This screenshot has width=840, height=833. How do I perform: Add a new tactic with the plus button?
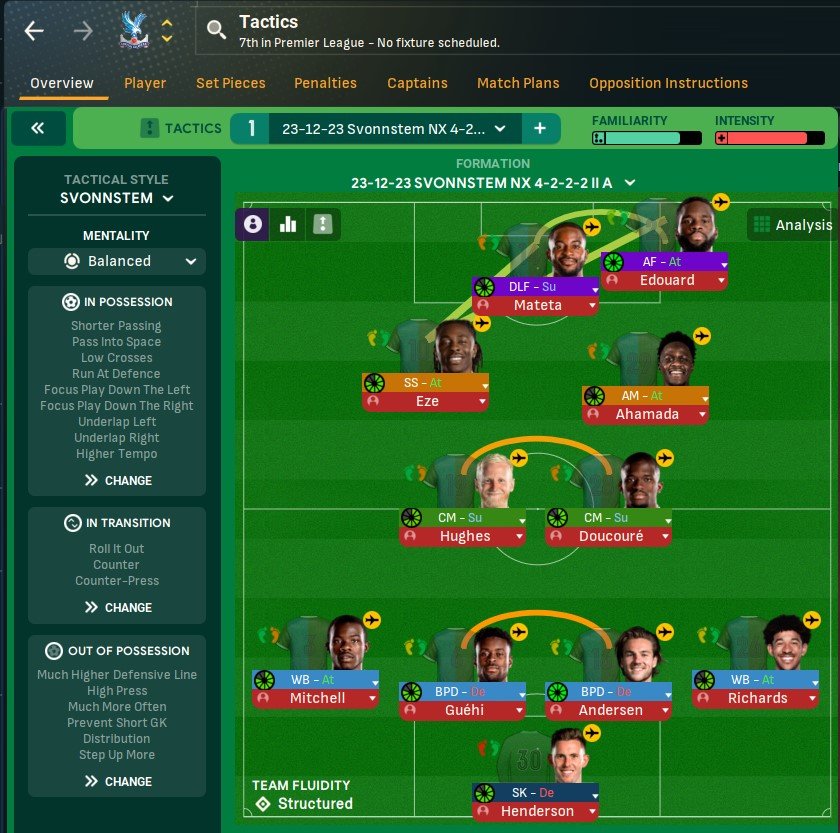[x=540, y=128]
